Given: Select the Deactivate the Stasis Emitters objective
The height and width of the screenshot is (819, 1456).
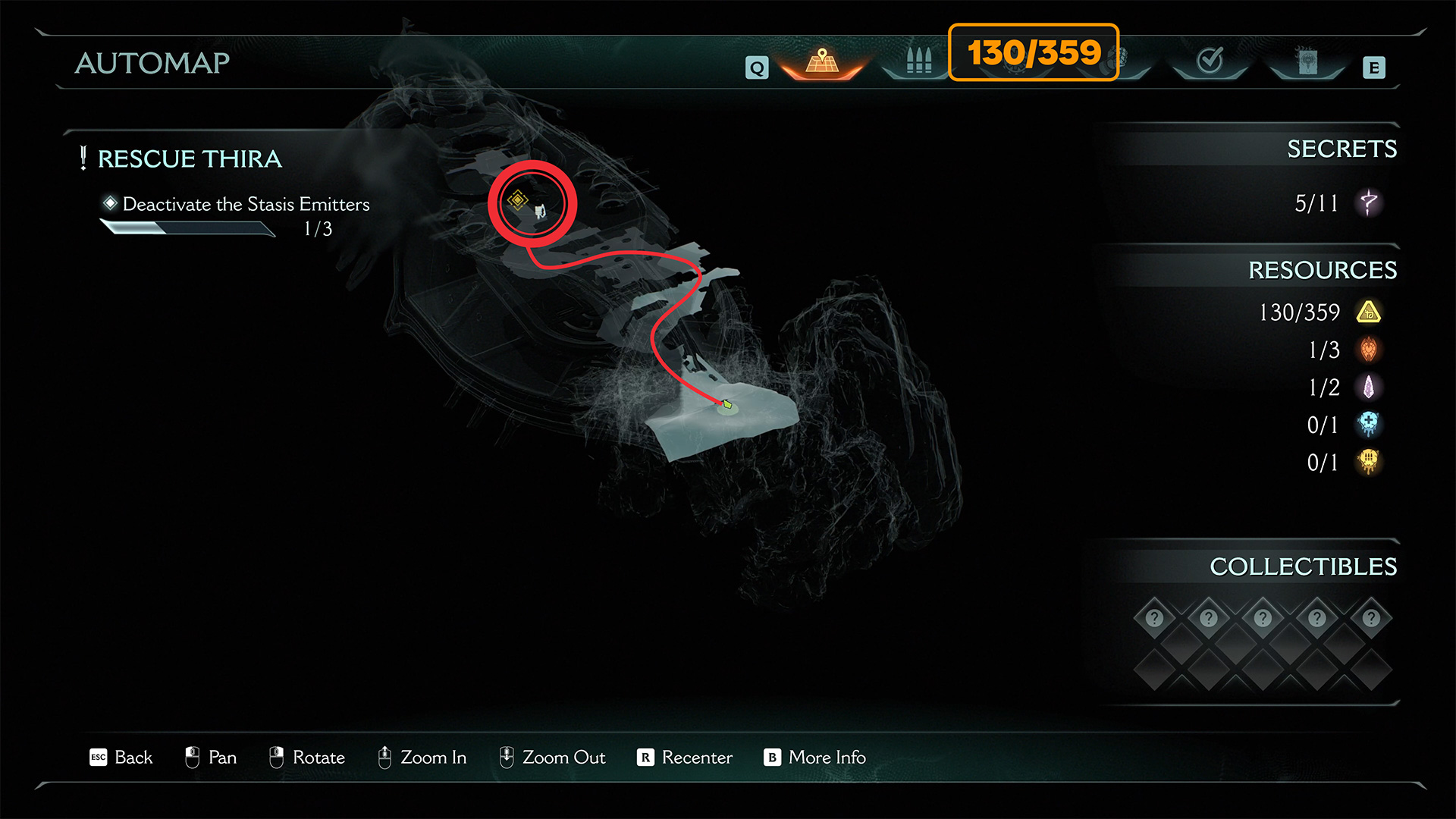Looking at the screenshot, I should point(246,204).
